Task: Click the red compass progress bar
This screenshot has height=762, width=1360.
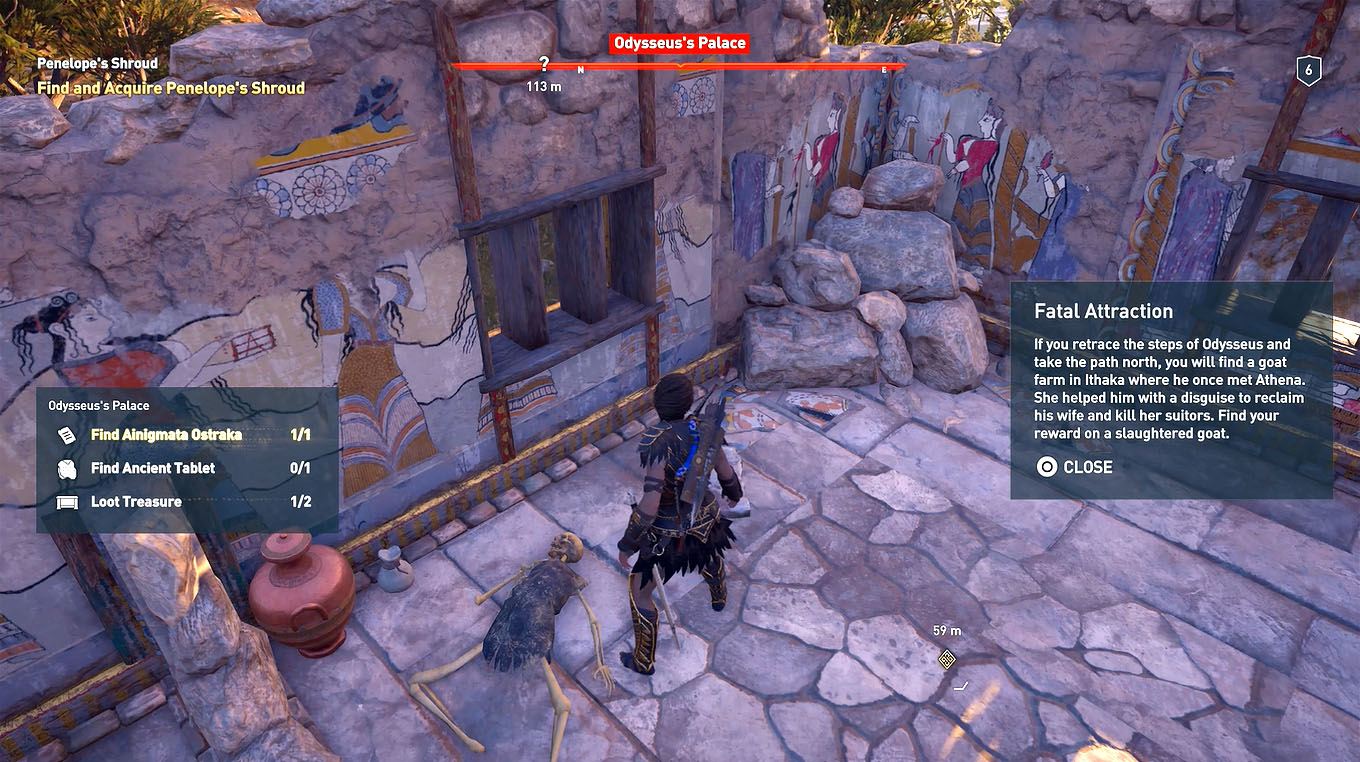Action: (680, 66)
